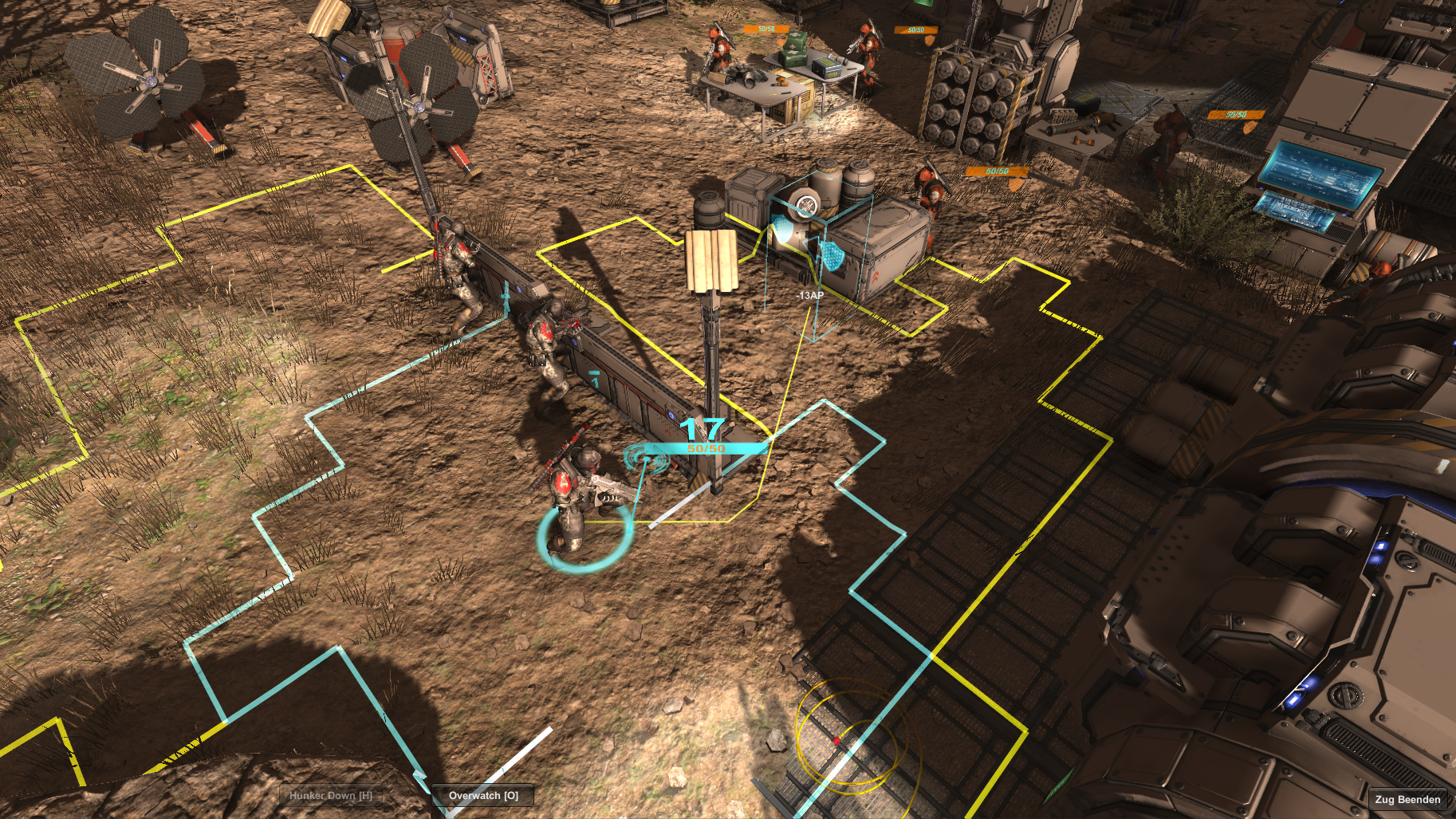
Task: Select the -13AP action point indicator
Action: coord(810,295)
